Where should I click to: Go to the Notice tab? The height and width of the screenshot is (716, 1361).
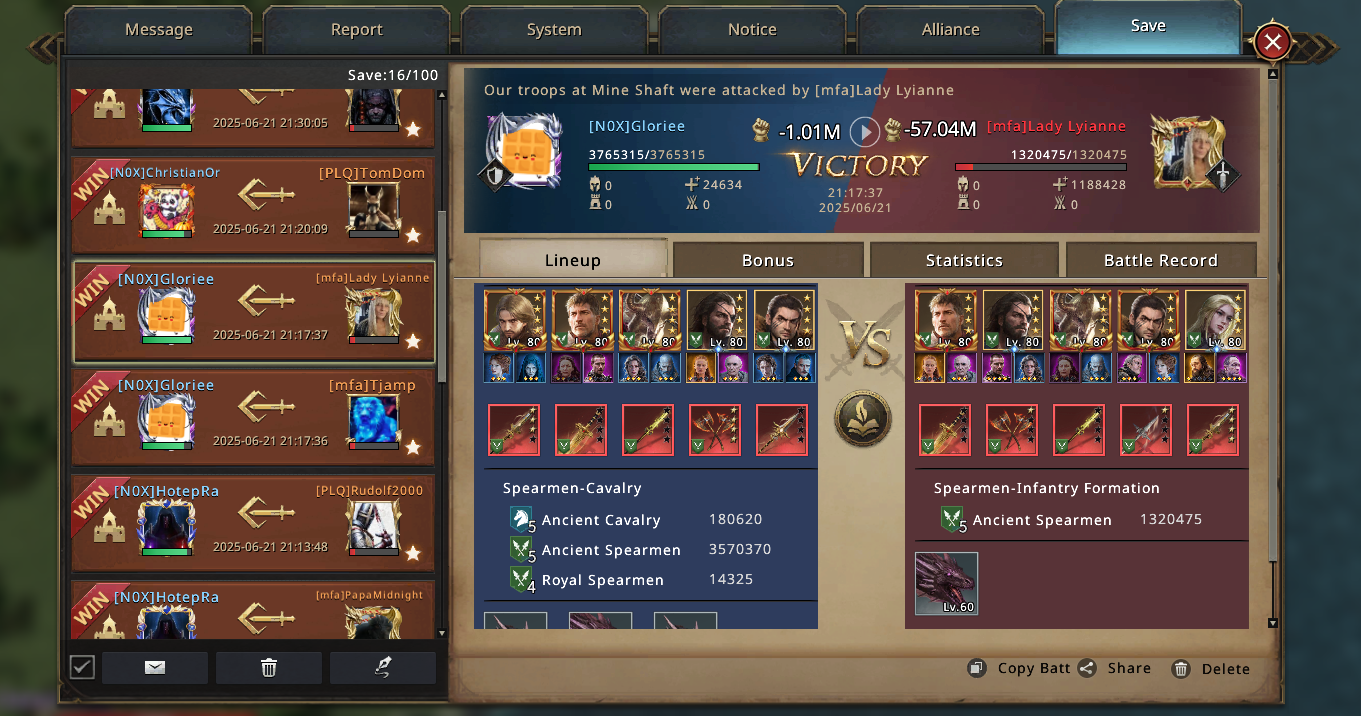coord(752,30)
